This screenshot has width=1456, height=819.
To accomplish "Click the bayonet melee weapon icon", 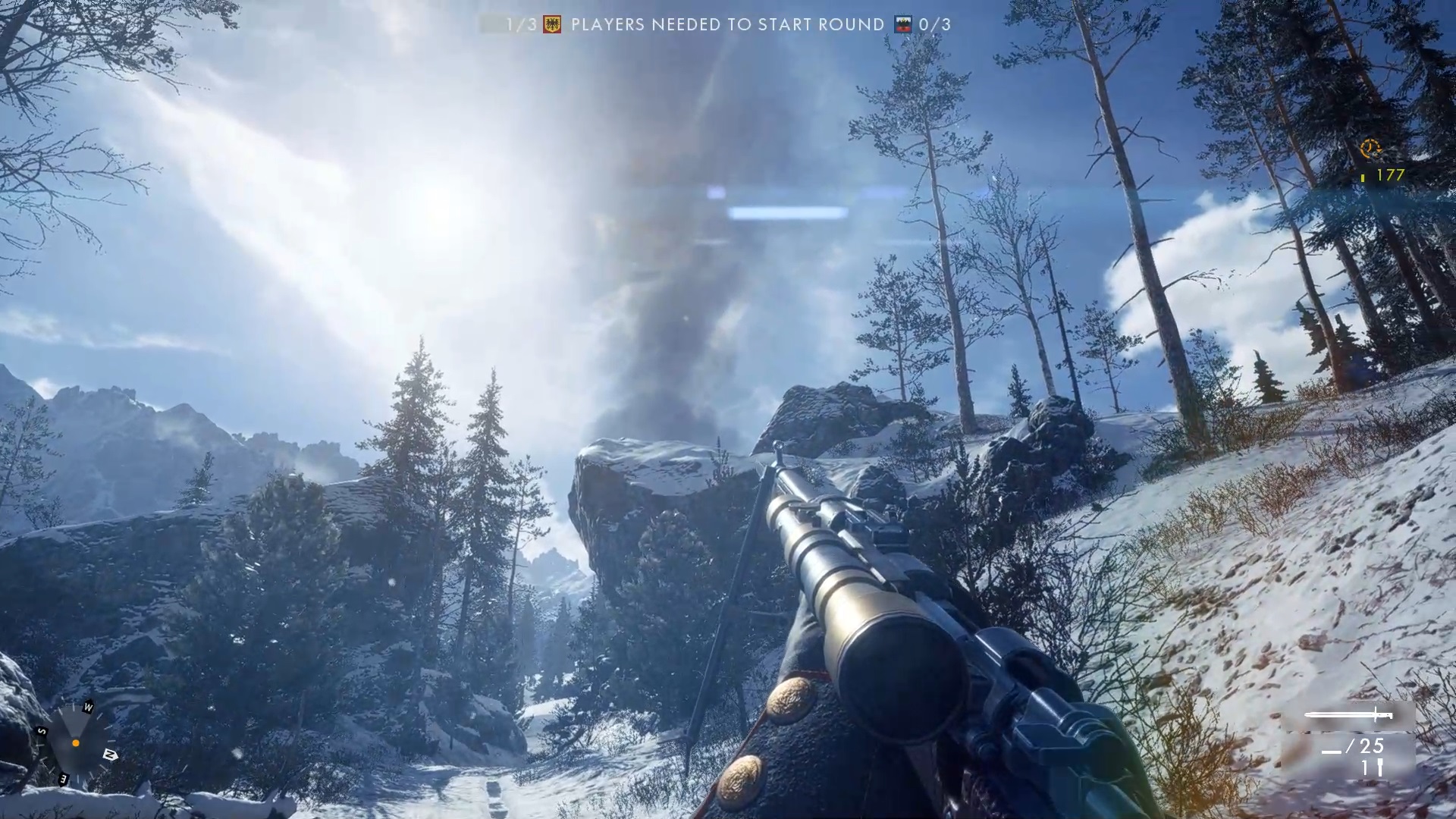I will coord(1350,714).
